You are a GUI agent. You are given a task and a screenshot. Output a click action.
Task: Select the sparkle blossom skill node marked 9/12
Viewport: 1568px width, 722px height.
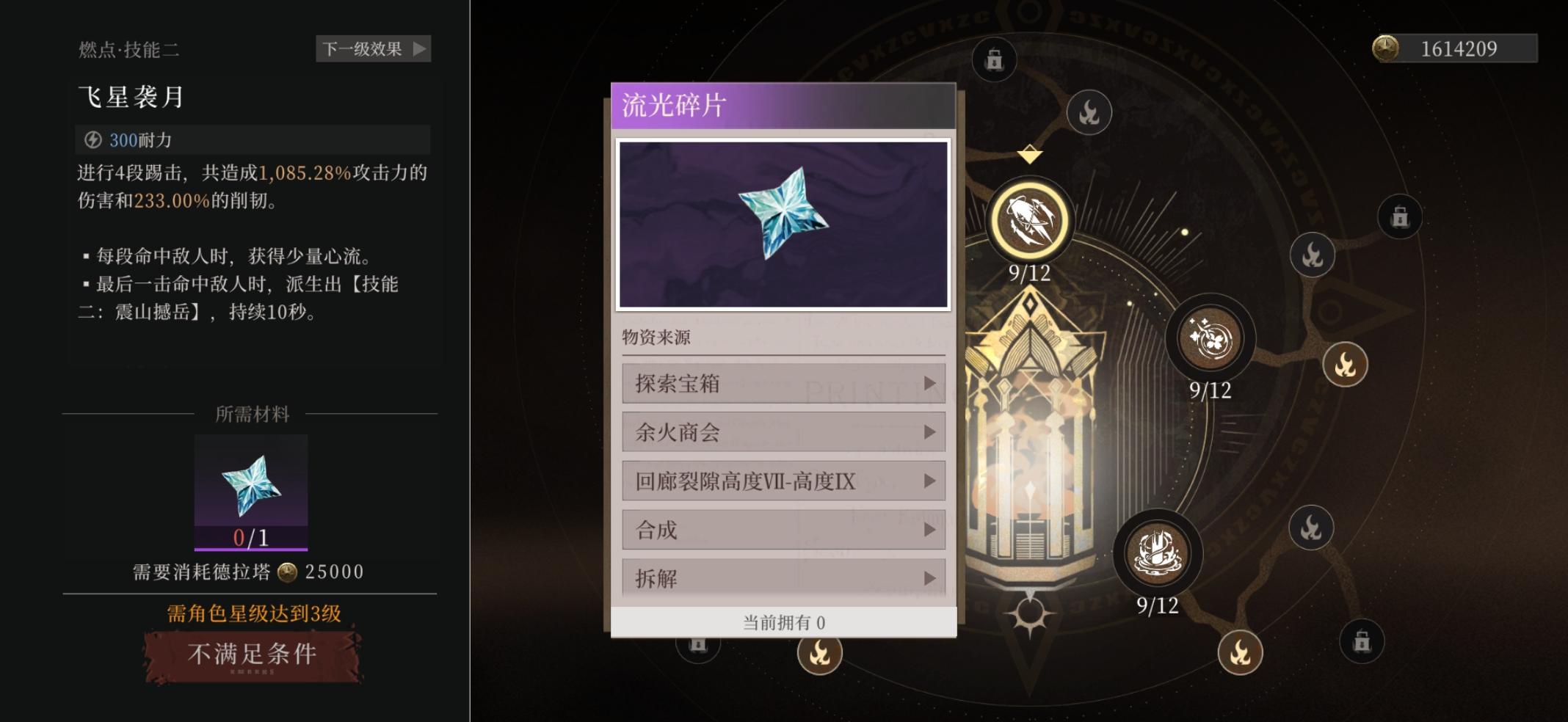coord(1211,340)
